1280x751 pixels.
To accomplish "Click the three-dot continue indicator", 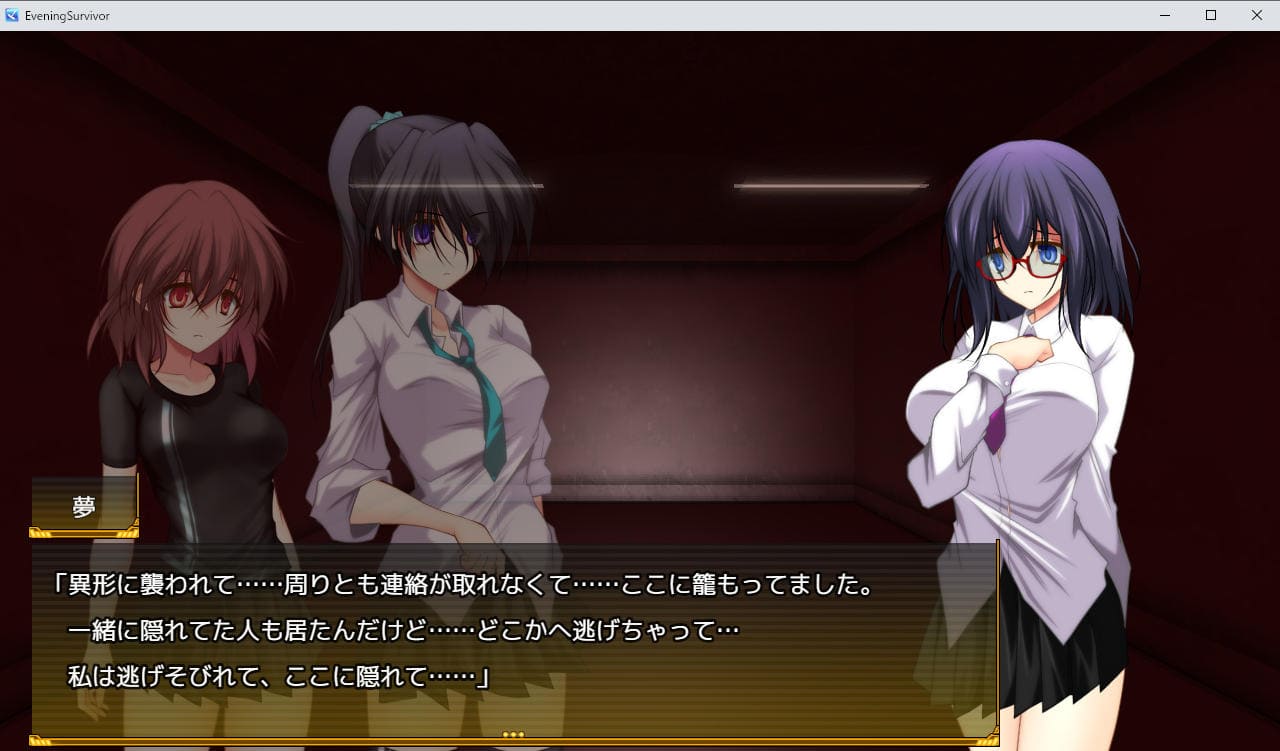I will click(x=513, y=735).
